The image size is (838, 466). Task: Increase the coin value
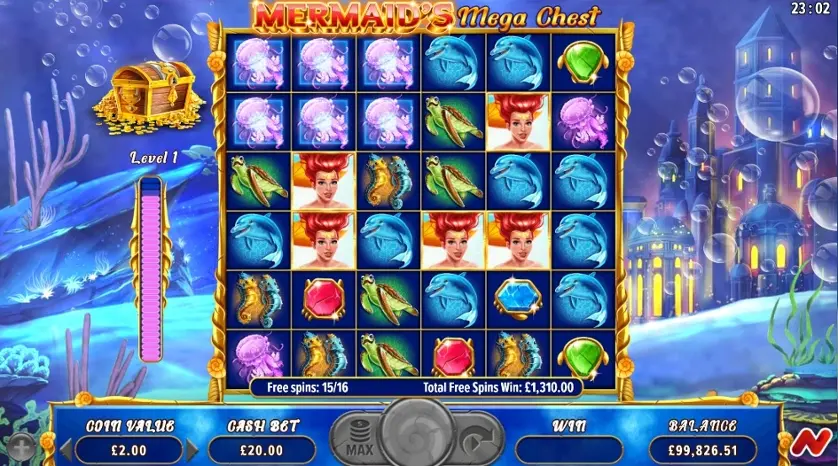(192, 450)
